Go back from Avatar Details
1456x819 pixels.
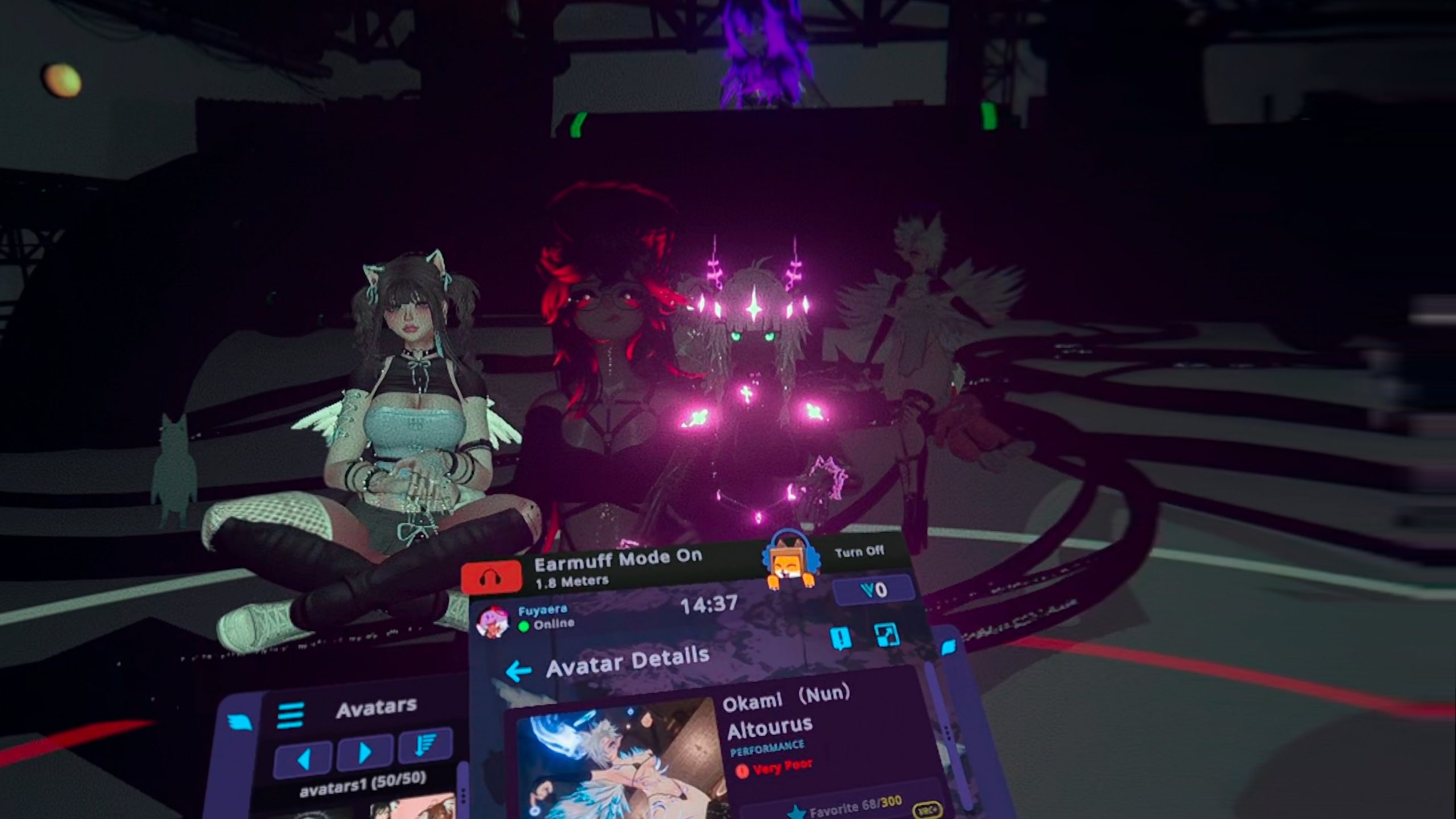coord(518,671)
